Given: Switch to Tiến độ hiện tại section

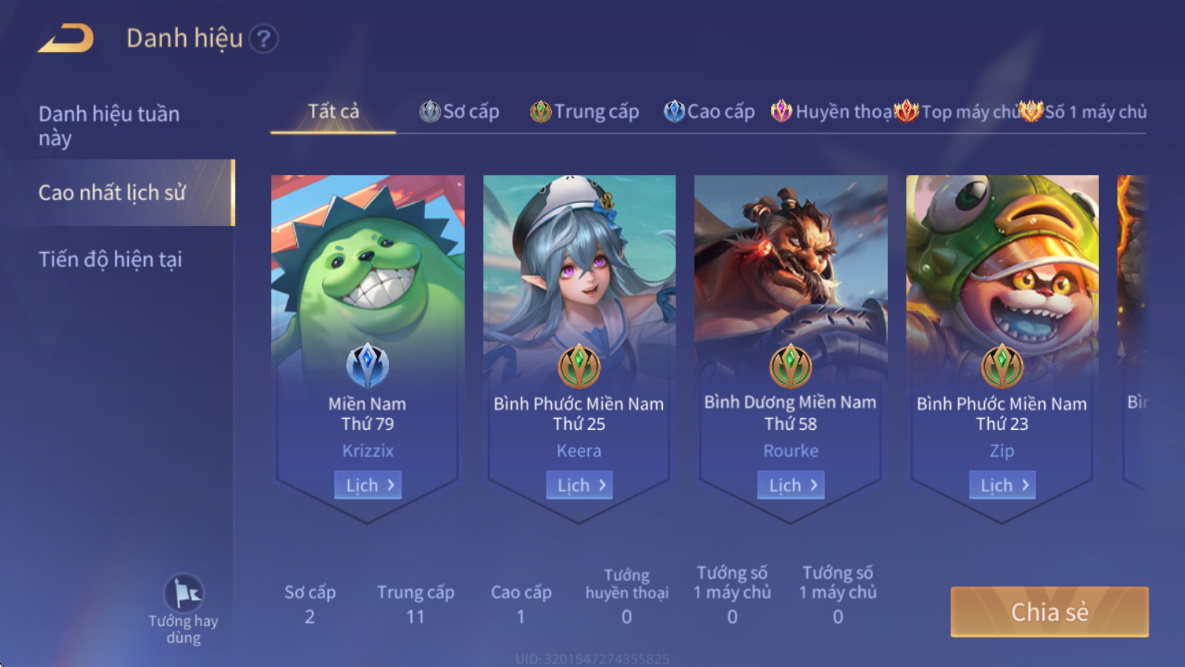Looking at the screenshot, I should point(110,260).
